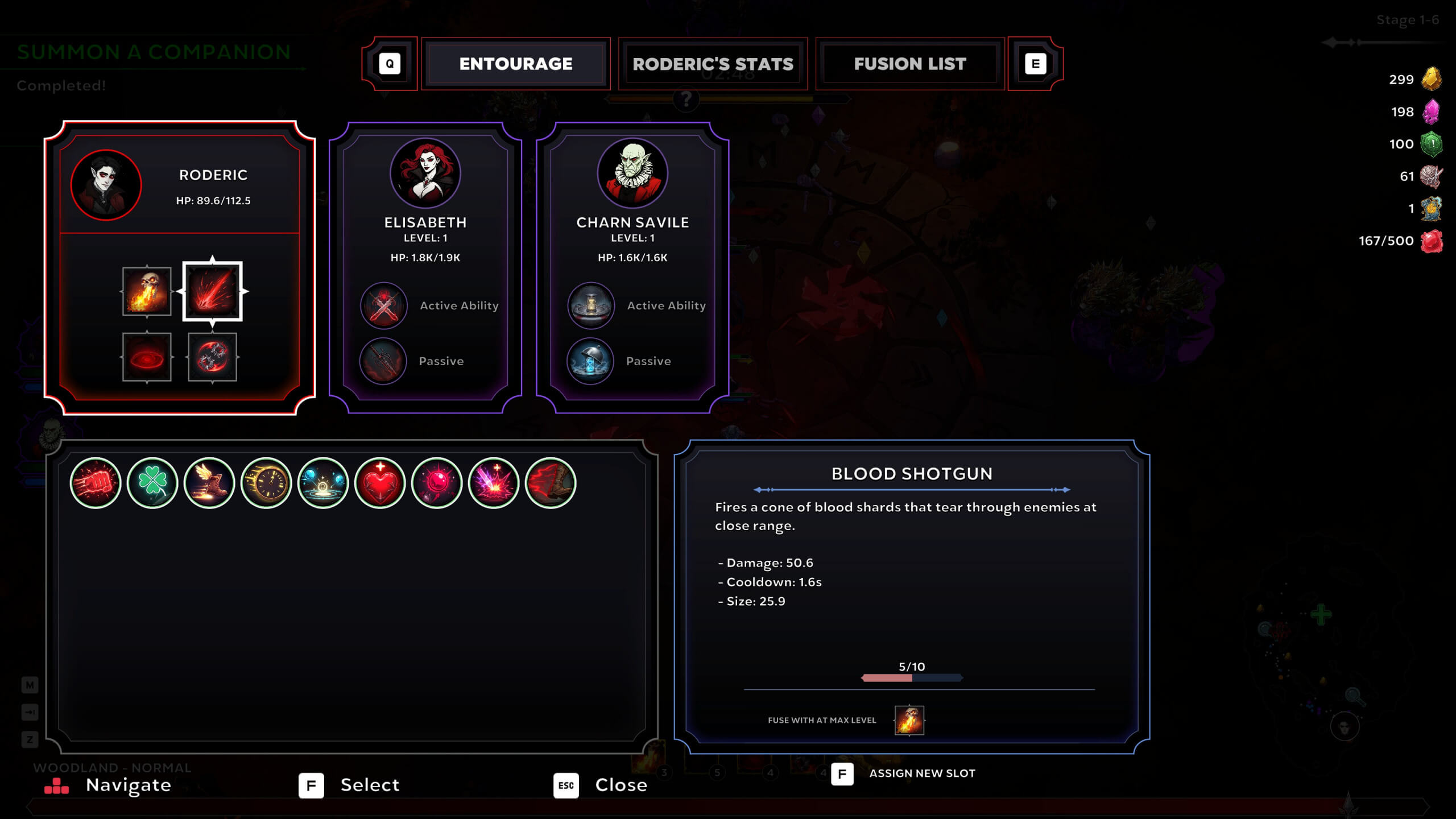This screenshot has width=1456, height=819.
Task: Select the red heart health icon
Action: tap(380, 483)
